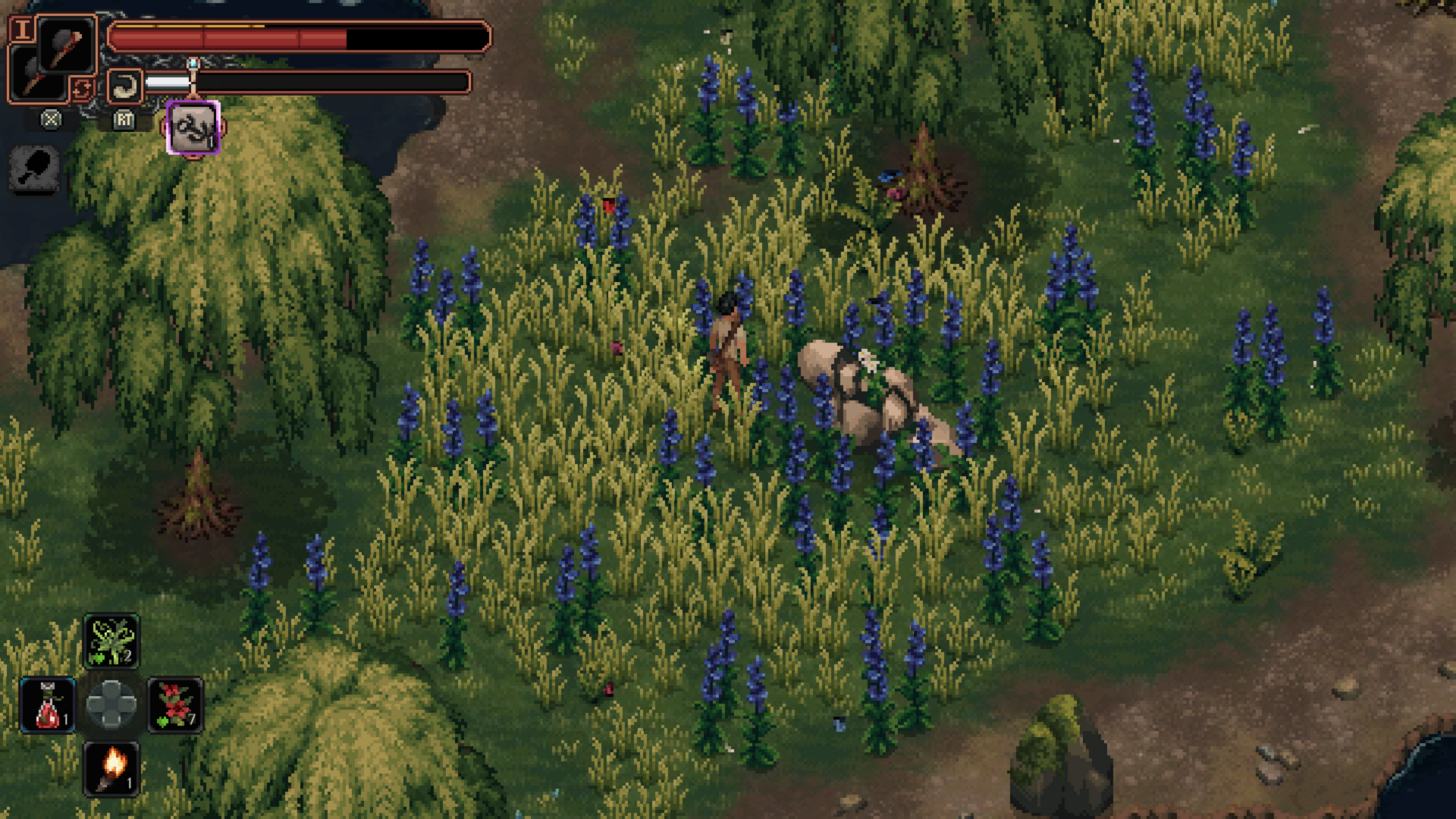
Task: Click the gray stone club silhouette icon
Action: click(x=34, y=168)
